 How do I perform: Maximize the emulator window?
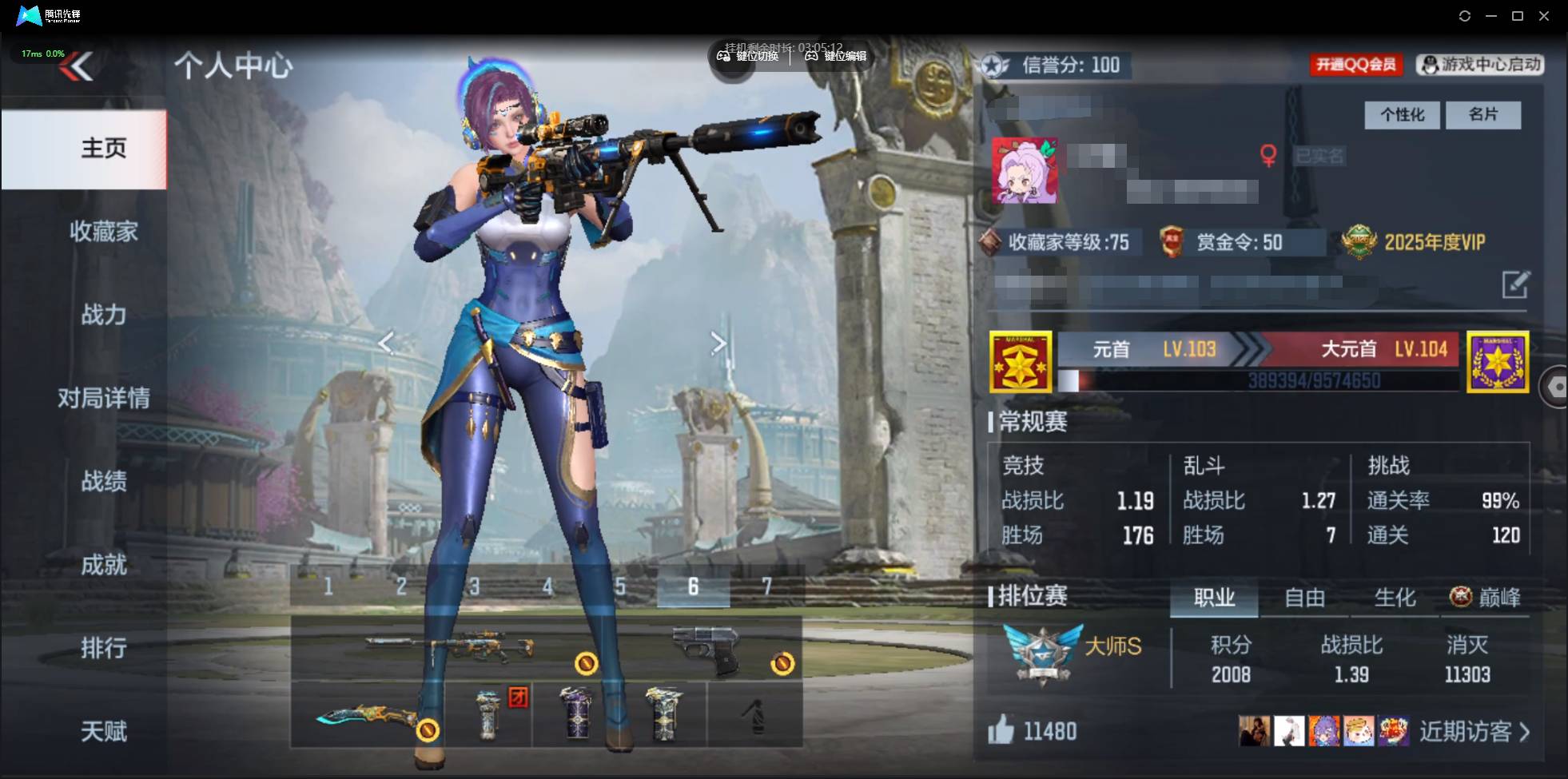click(x=1518, y=16)
